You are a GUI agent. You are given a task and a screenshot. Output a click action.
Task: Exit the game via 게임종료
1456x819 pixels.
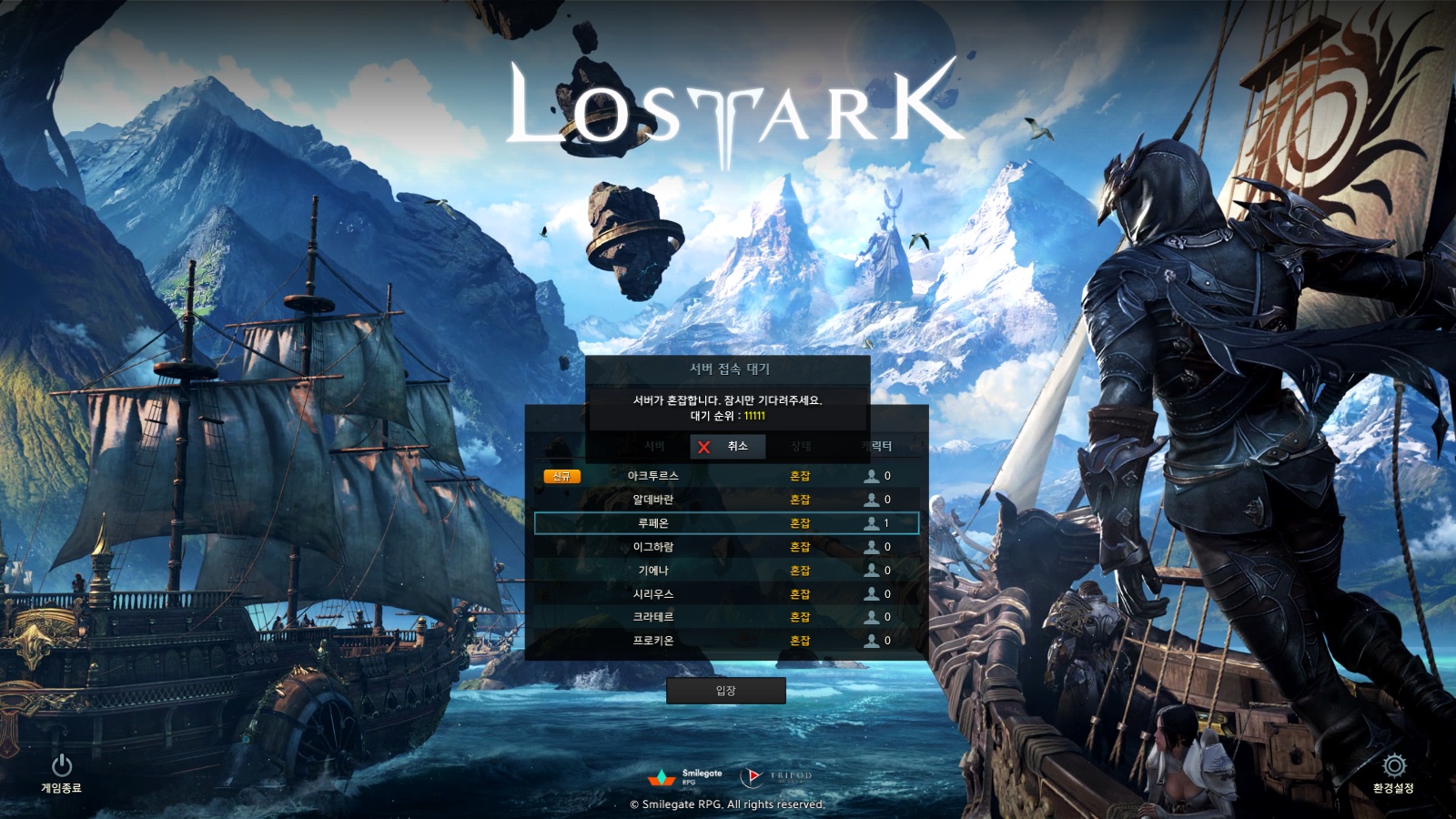(x=61, y=773)
